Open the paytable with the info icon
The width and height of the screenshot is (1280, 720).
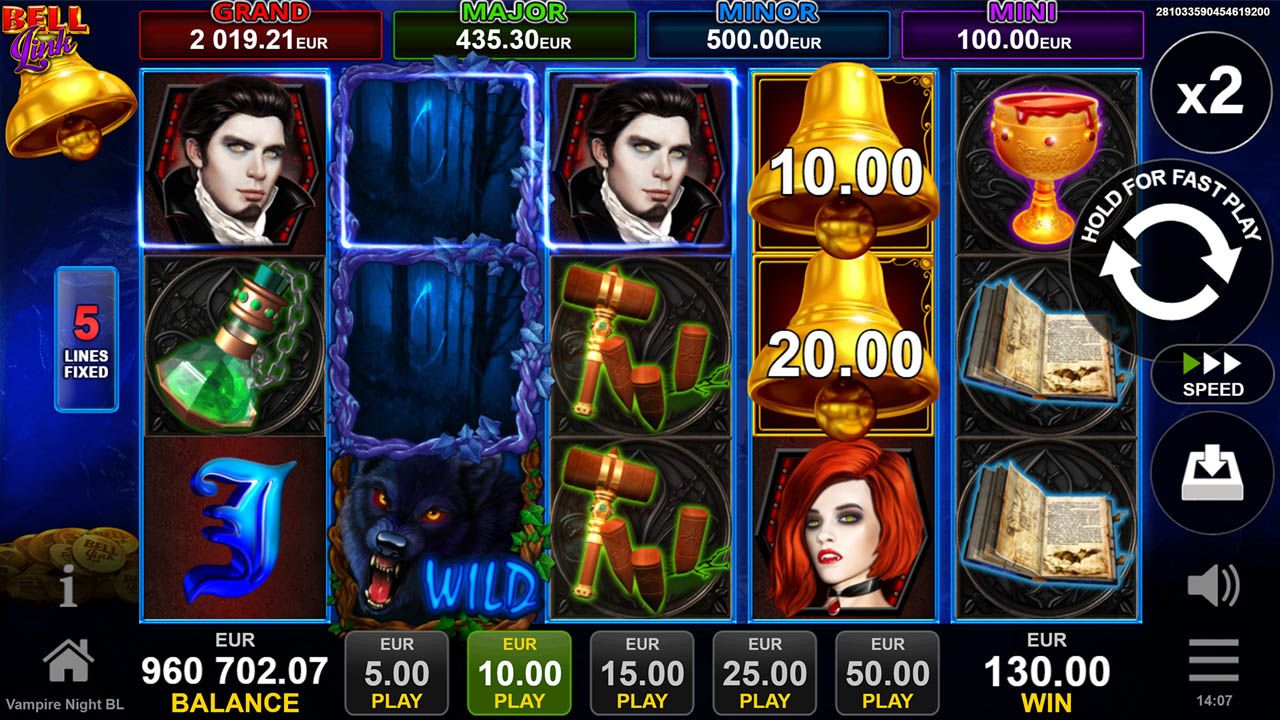[x=67, y=589]
